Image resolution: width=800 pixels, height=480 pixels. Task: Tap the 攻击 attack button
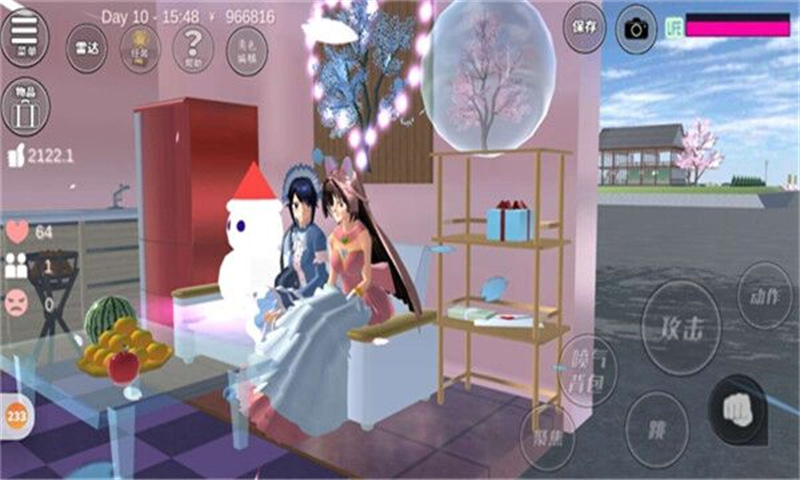[x=681, y=326]
